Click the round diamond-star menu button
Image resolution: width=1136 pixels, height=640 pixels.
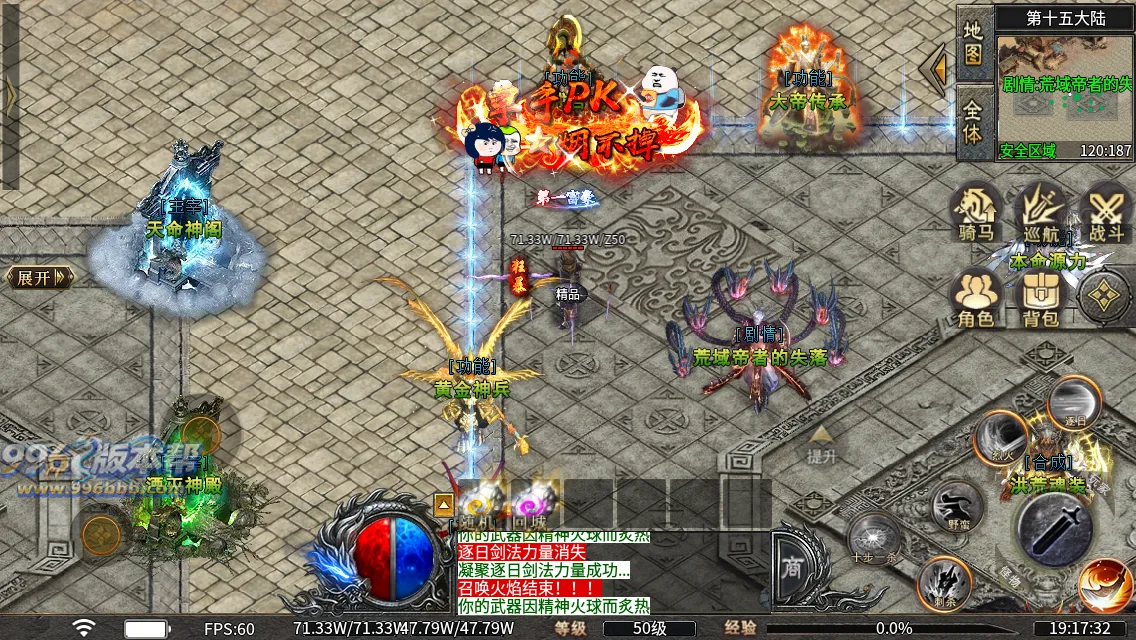tap(1104, 295)
